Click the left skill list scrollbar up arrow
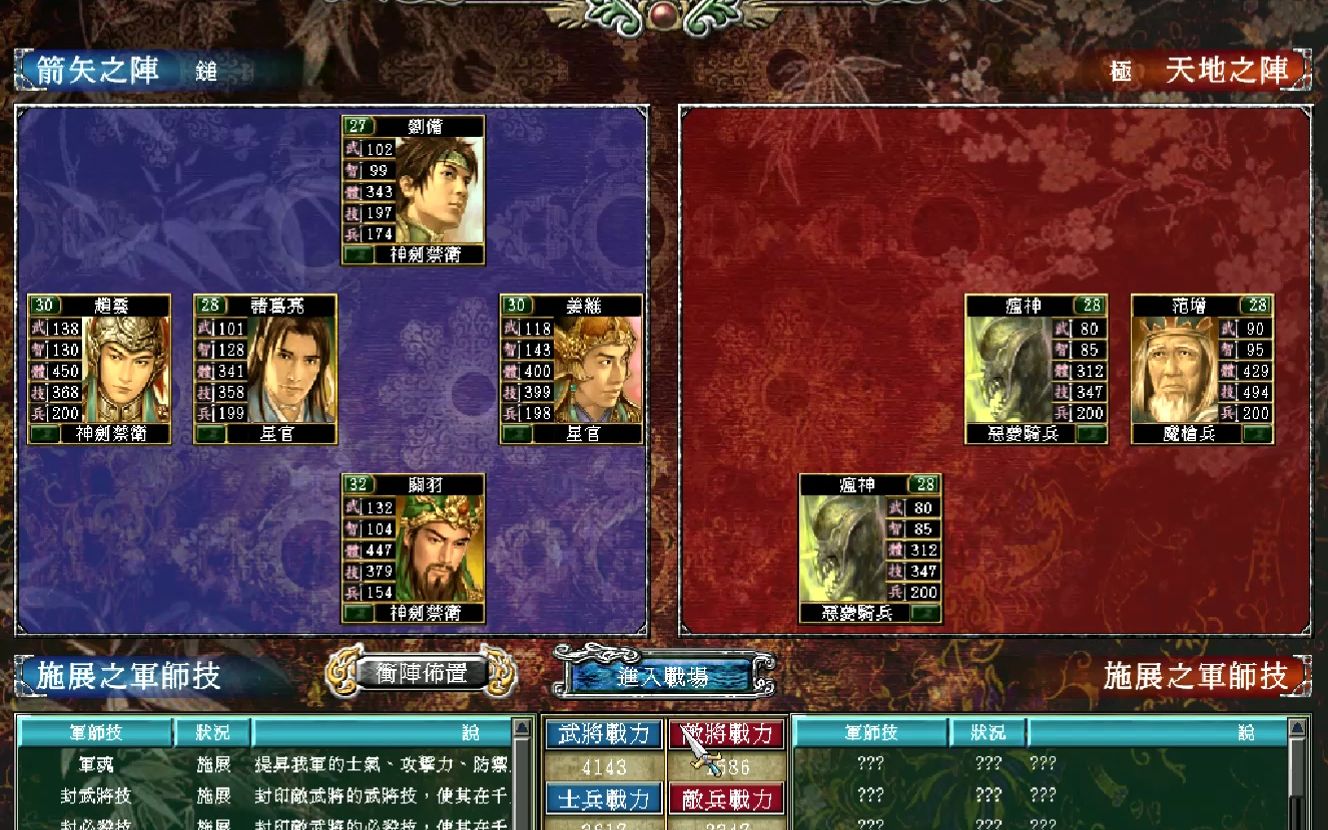The image size is (1328, 830). [521, 727]
